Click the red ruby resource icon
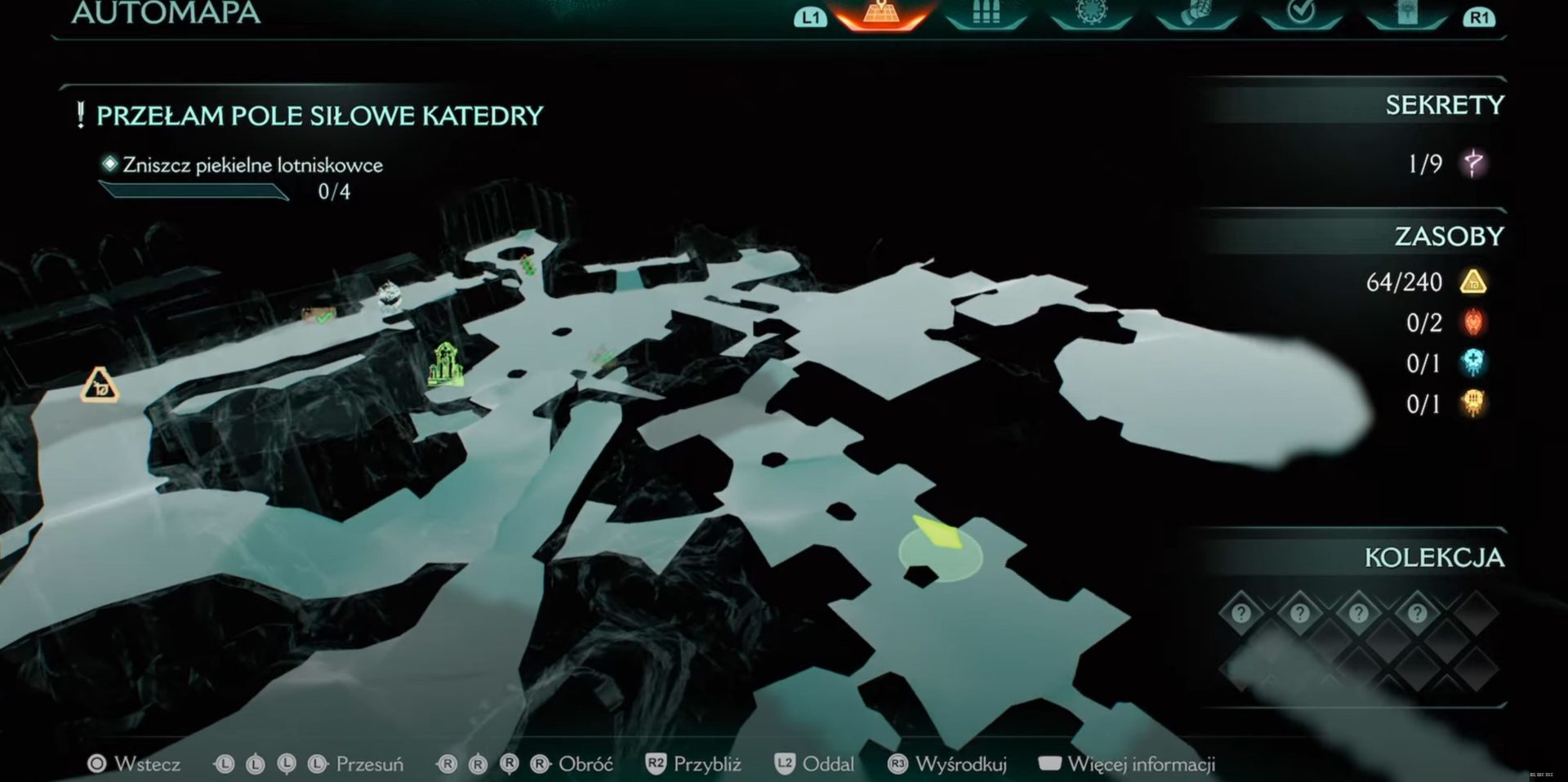This screenshot has height=782, width=1568. tap(1473, 322)
